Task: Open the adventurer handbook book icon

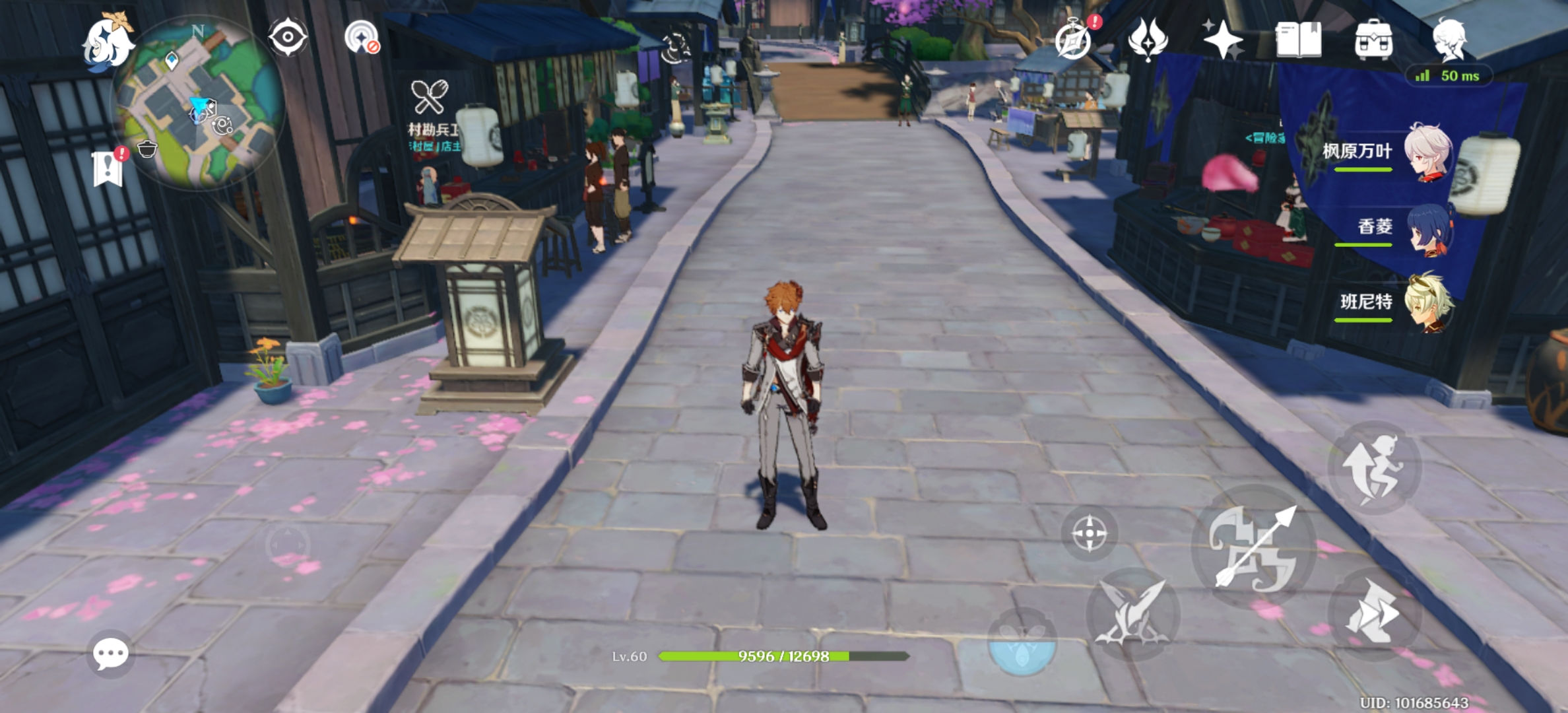Action: pos(1298,40)
